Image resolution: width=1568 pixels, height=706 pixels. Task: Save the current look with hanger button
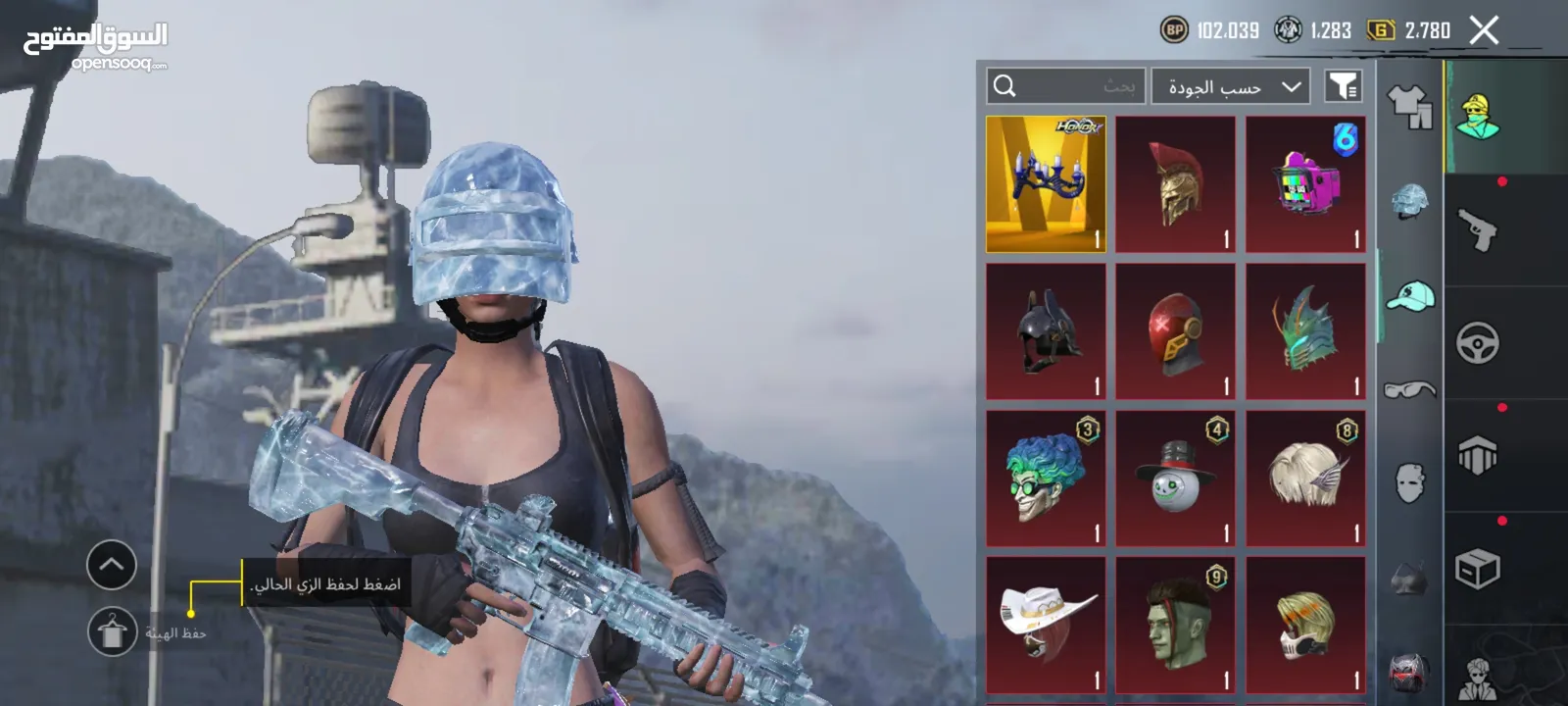[112, 631]
